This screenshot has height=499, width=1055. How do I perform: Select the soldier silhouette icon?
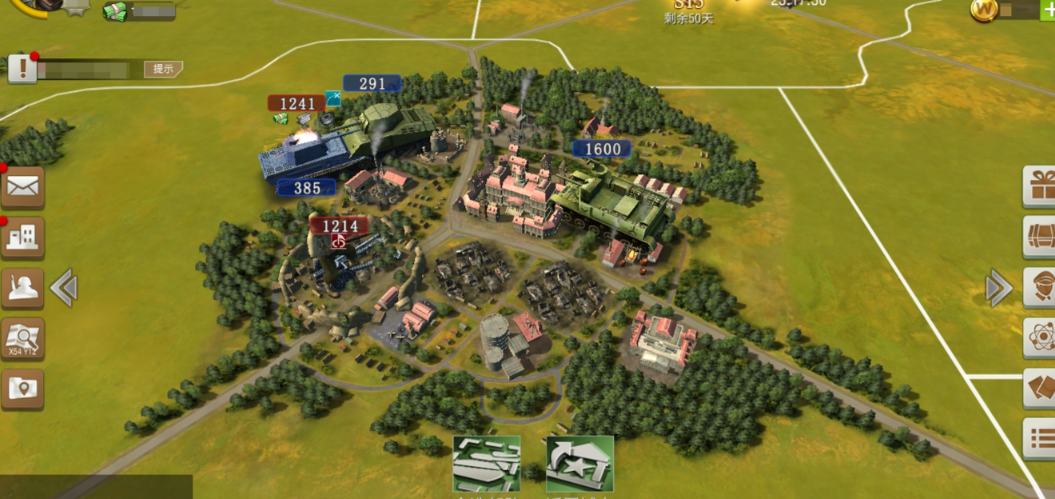pyautogui.click(x=22, y=288)
